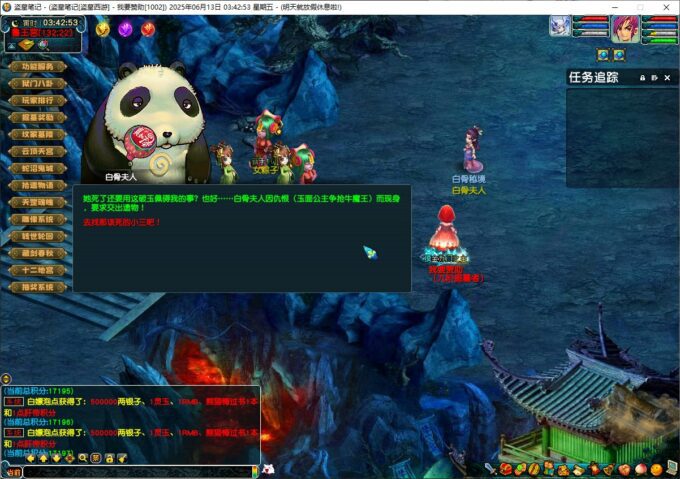
Task: Click the red-haired player character portrait
Action: point(625,27)
